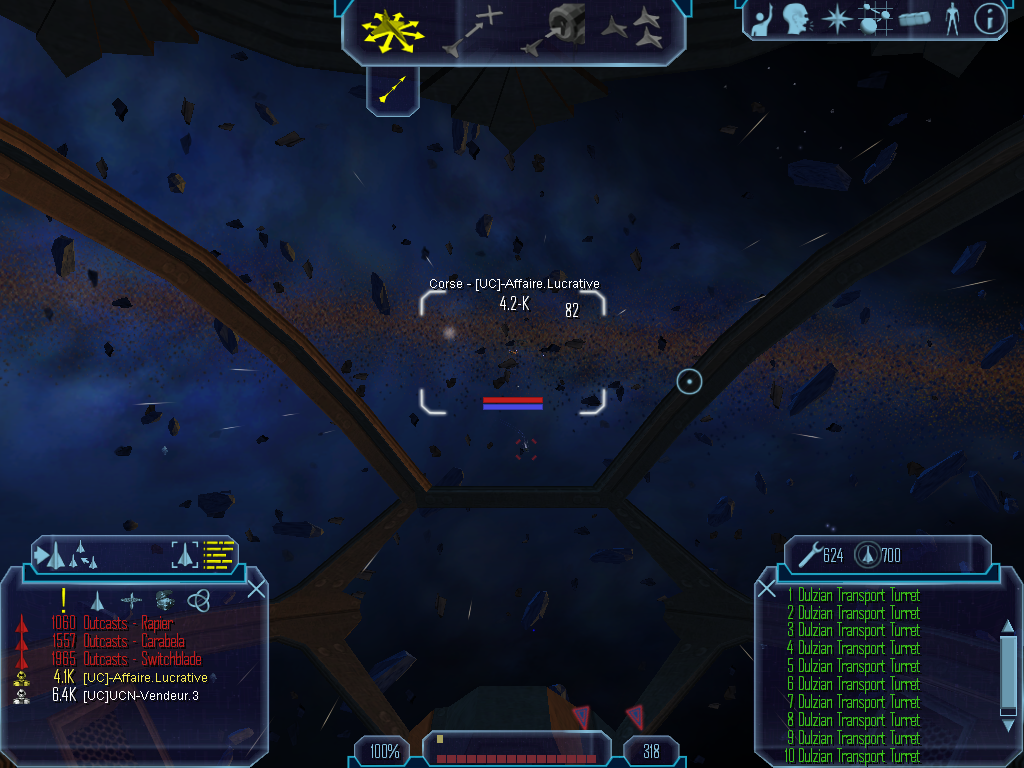Viewport: 1024px width, 768px height.
Task: Open the standing pilot figure icon
Action: (x=951, y=19)
